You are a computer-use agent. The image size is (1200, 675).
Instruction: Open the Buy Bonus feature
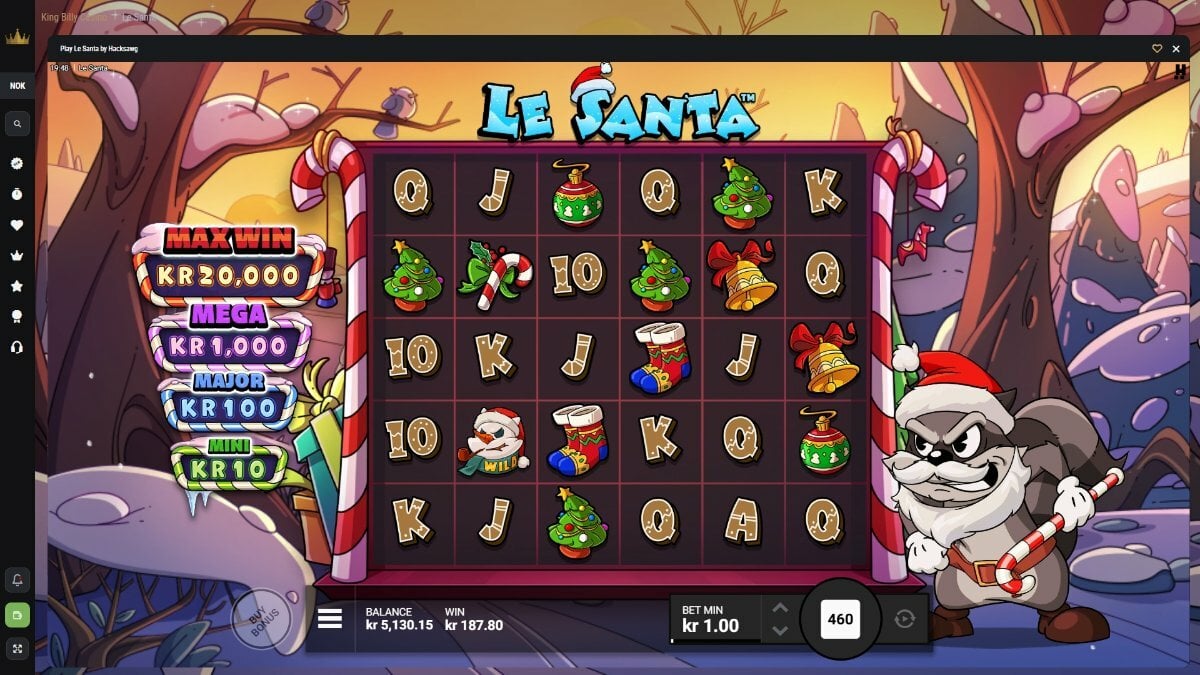point(261,620)
